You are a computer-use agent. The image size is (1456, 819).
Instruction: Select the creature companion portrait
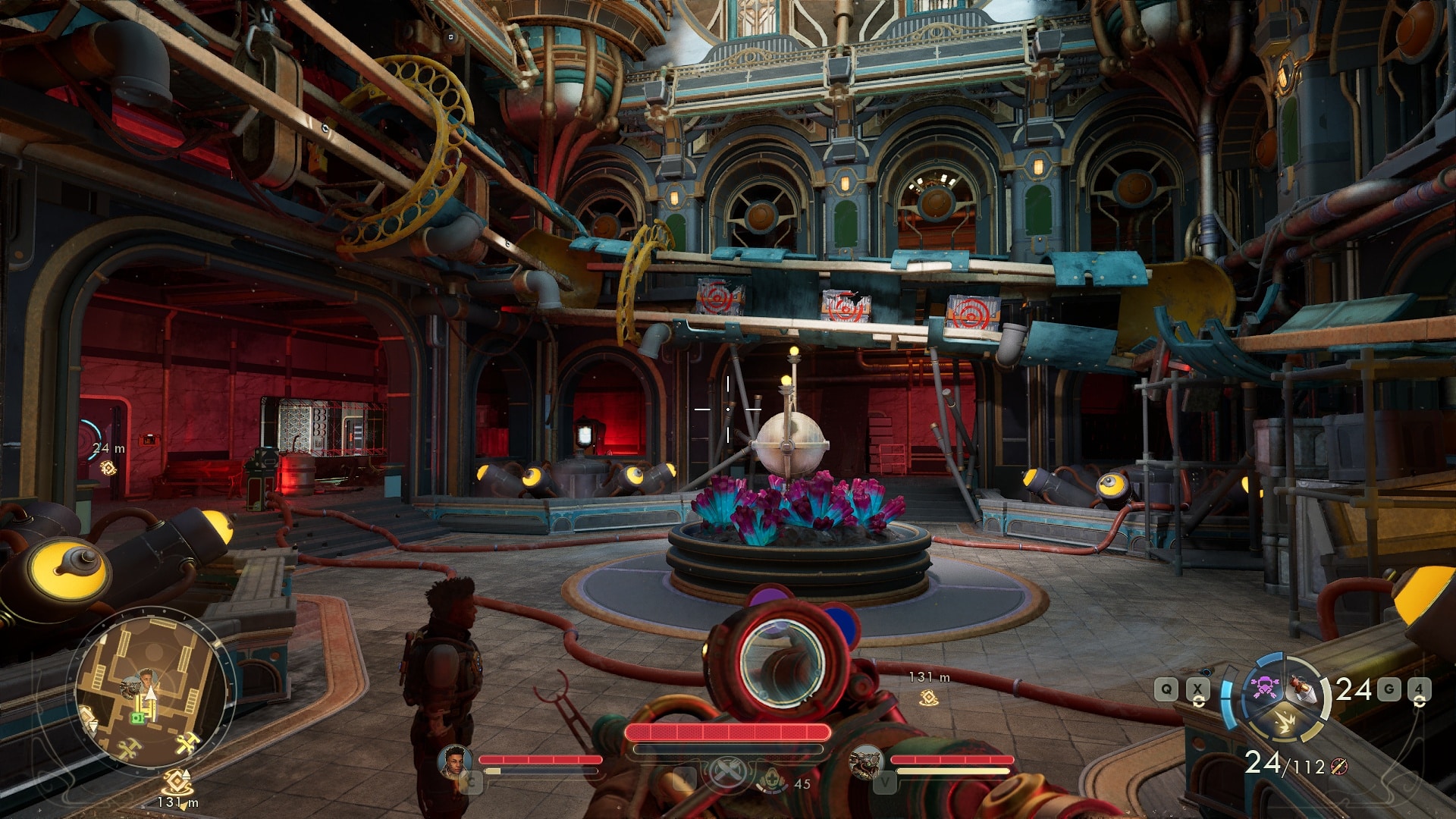865,761
